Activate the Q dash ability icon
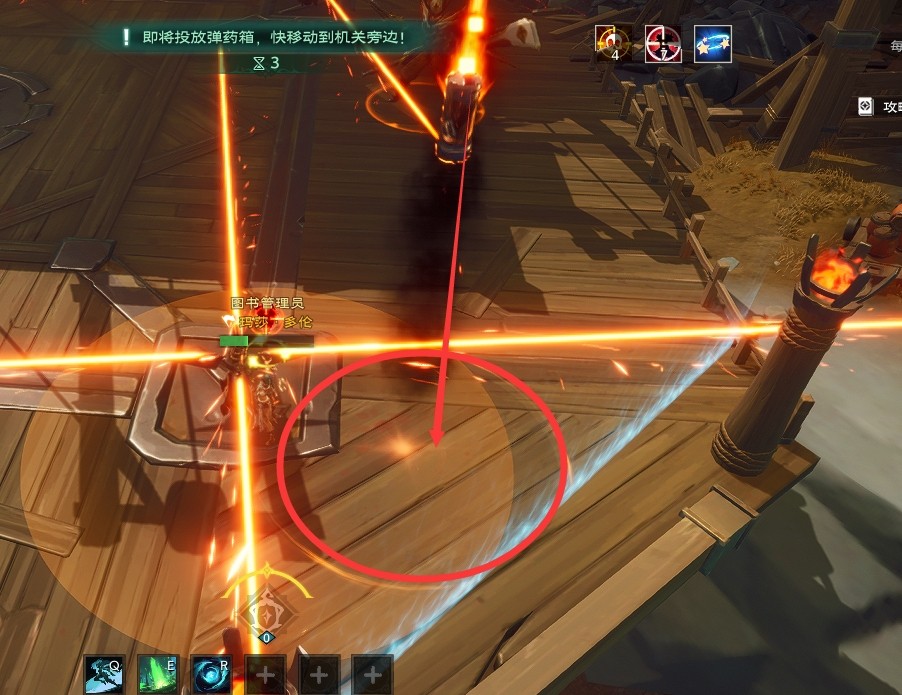 [x=104, y=674]
